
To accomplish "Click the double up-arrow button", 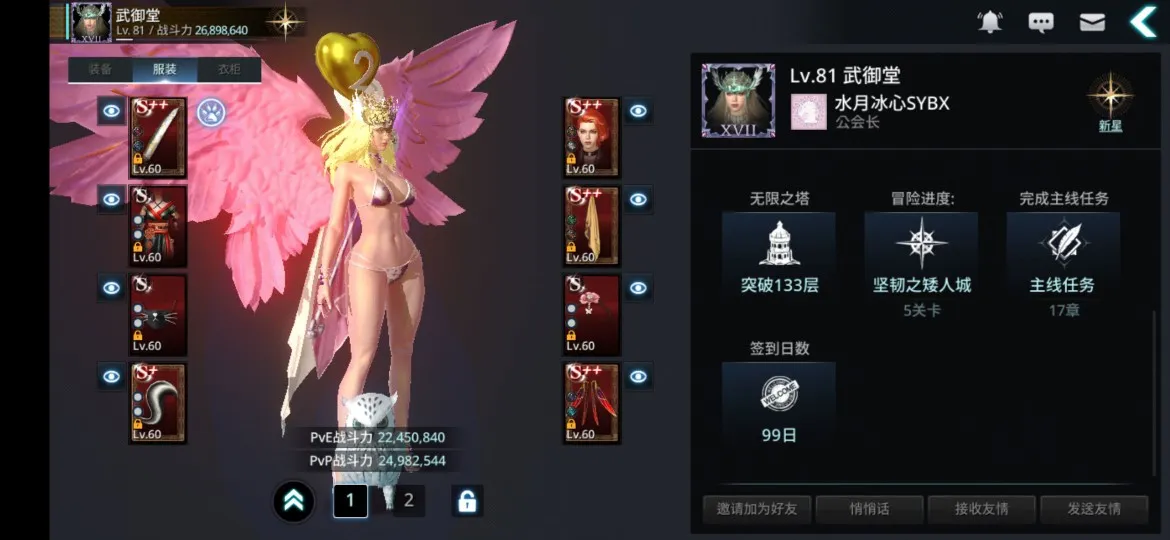I will (x=294, y=502).
